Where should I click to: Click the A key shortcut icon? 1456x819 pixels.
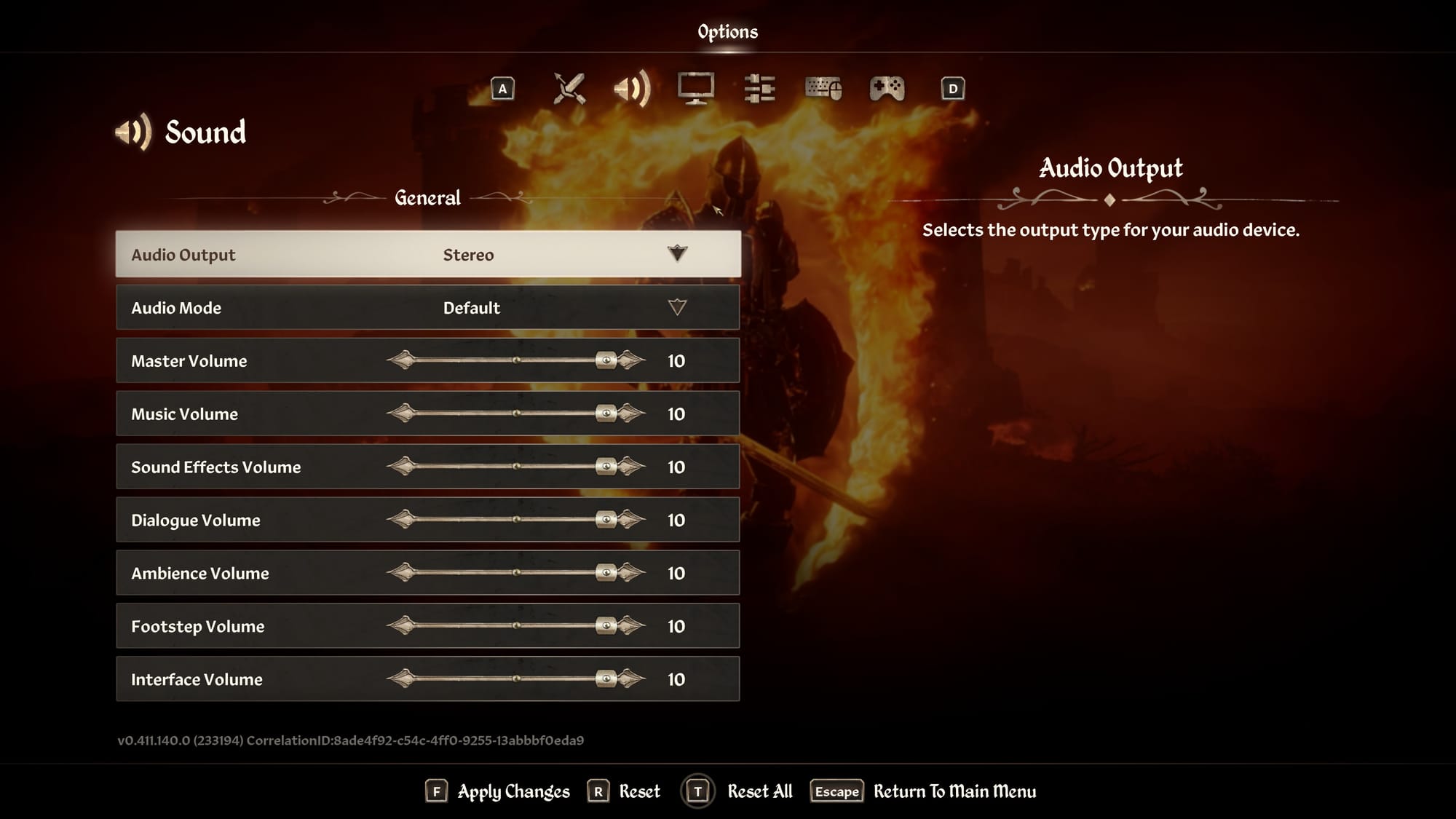click(503, 88)
